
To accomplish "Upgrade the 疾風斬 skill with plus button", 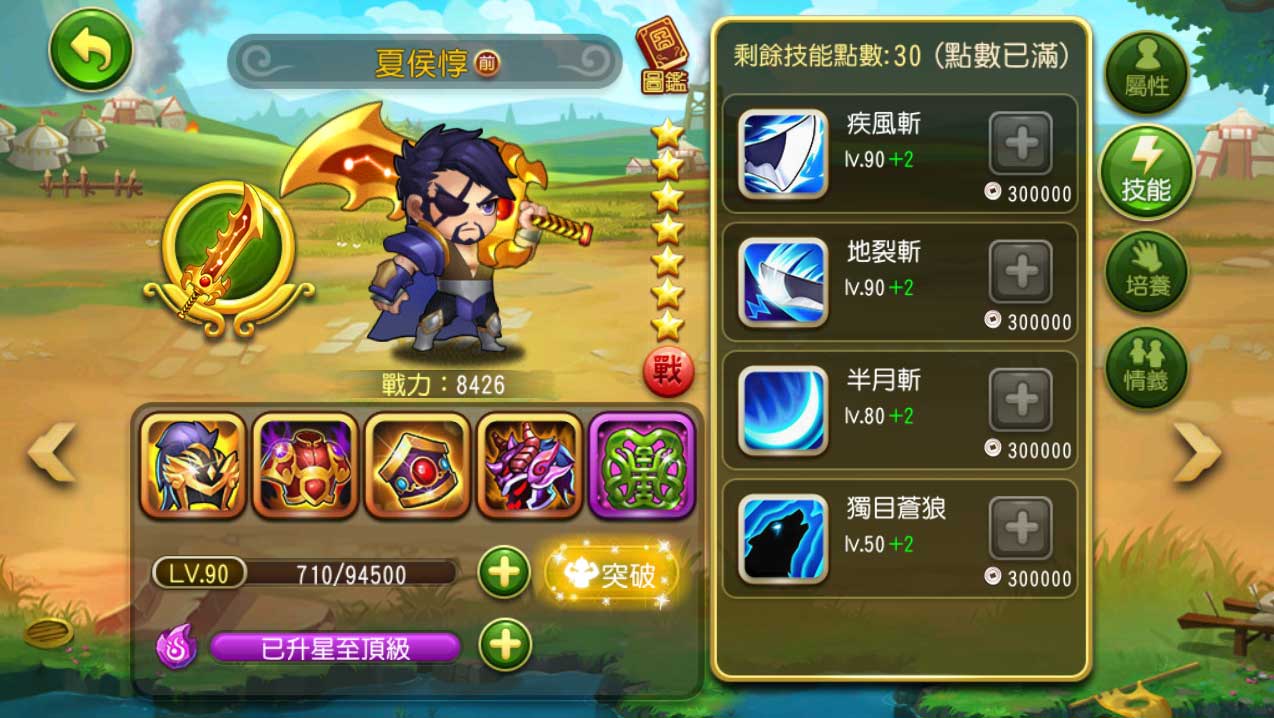I will (1020, 144).
